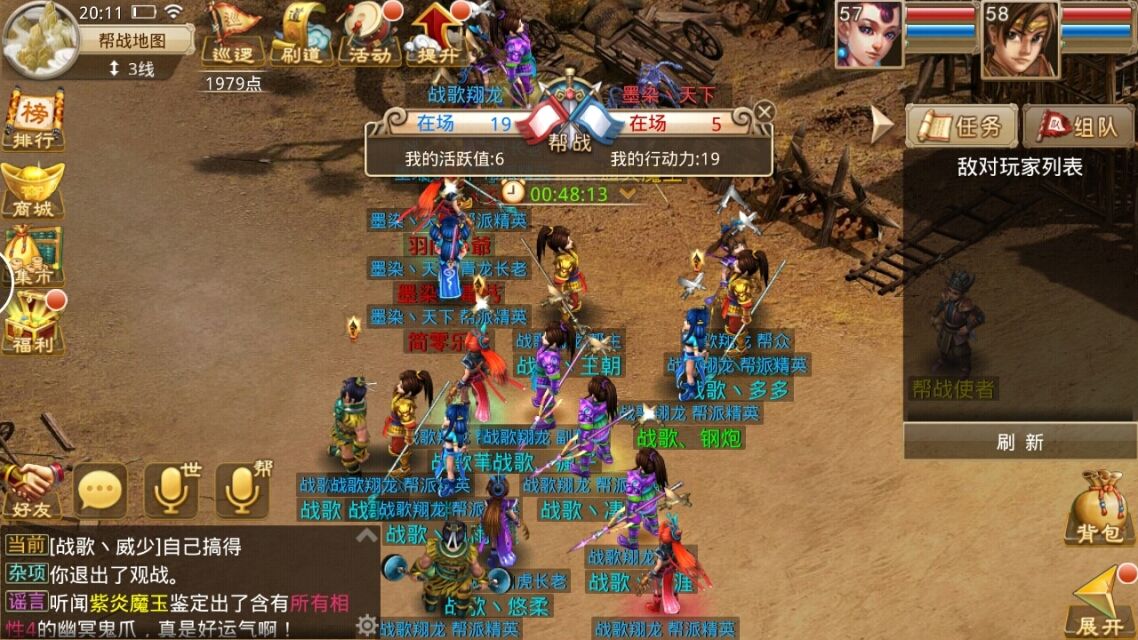Switch to the 组队 team tab
1138x640 pixels.
(1079, 126)
